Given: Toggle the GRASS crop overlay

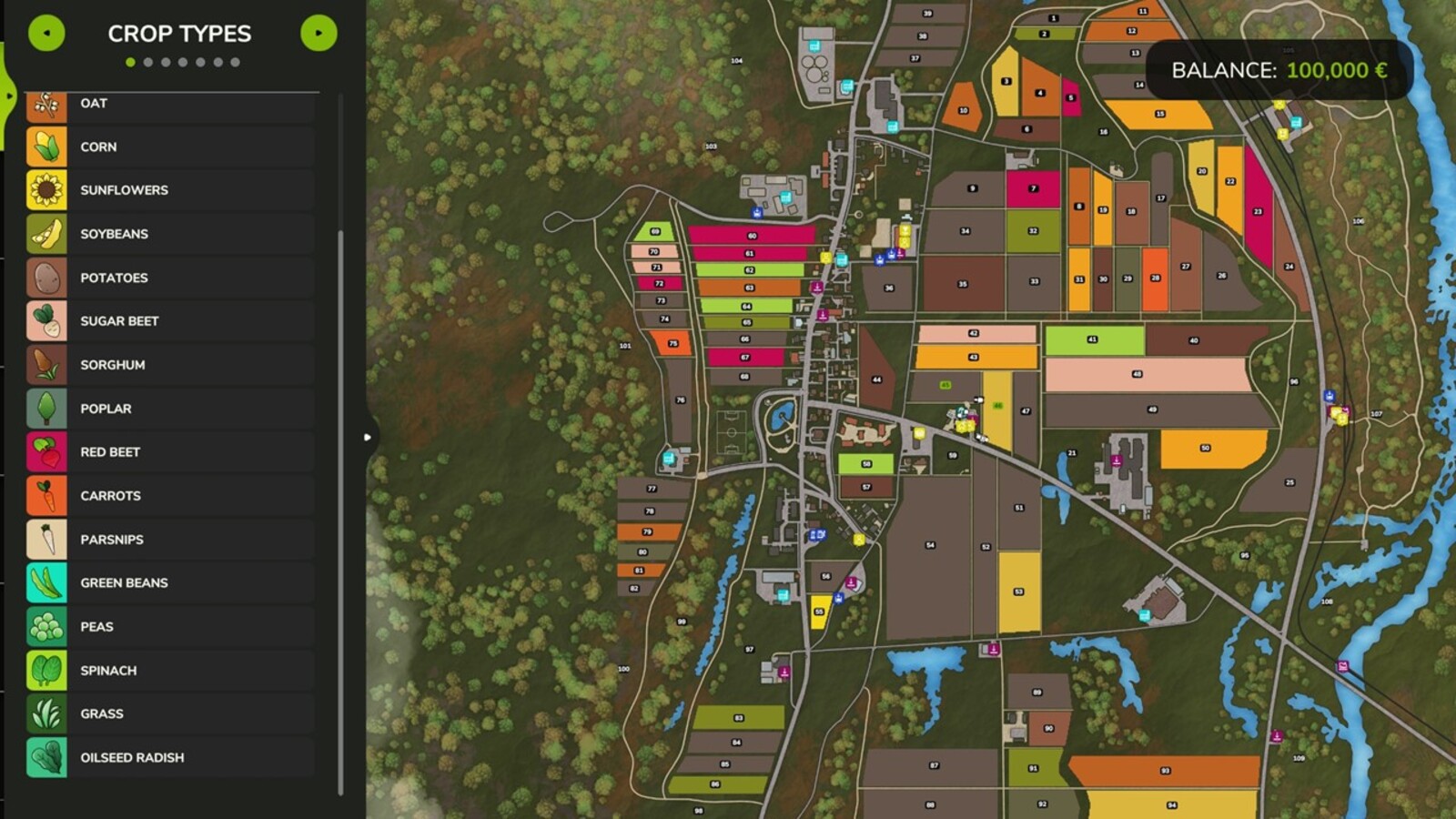Looking at the screenshot, I should [46, 713].
